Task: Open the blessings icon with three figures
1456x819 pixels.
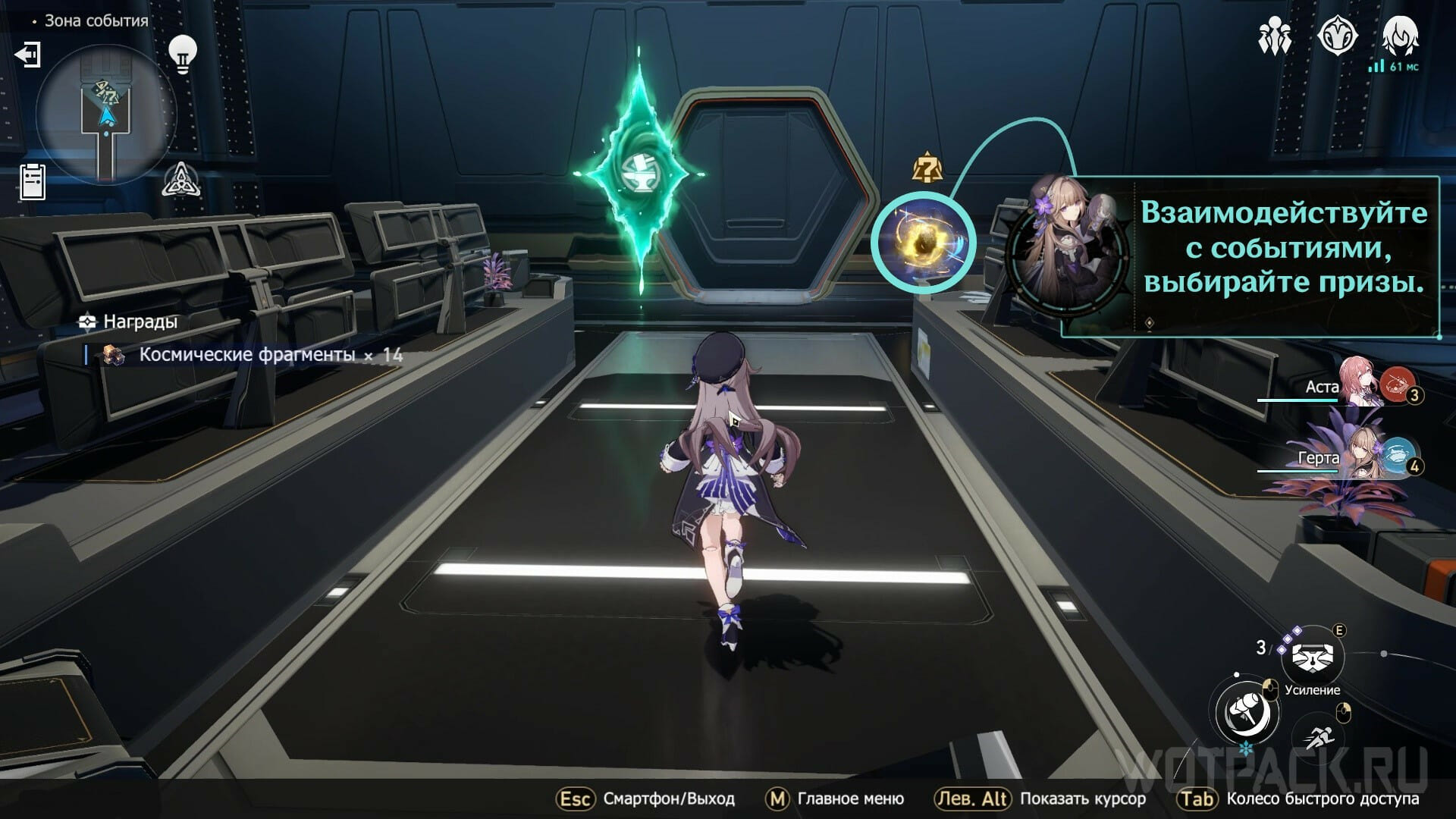Action: (1275, 36)
